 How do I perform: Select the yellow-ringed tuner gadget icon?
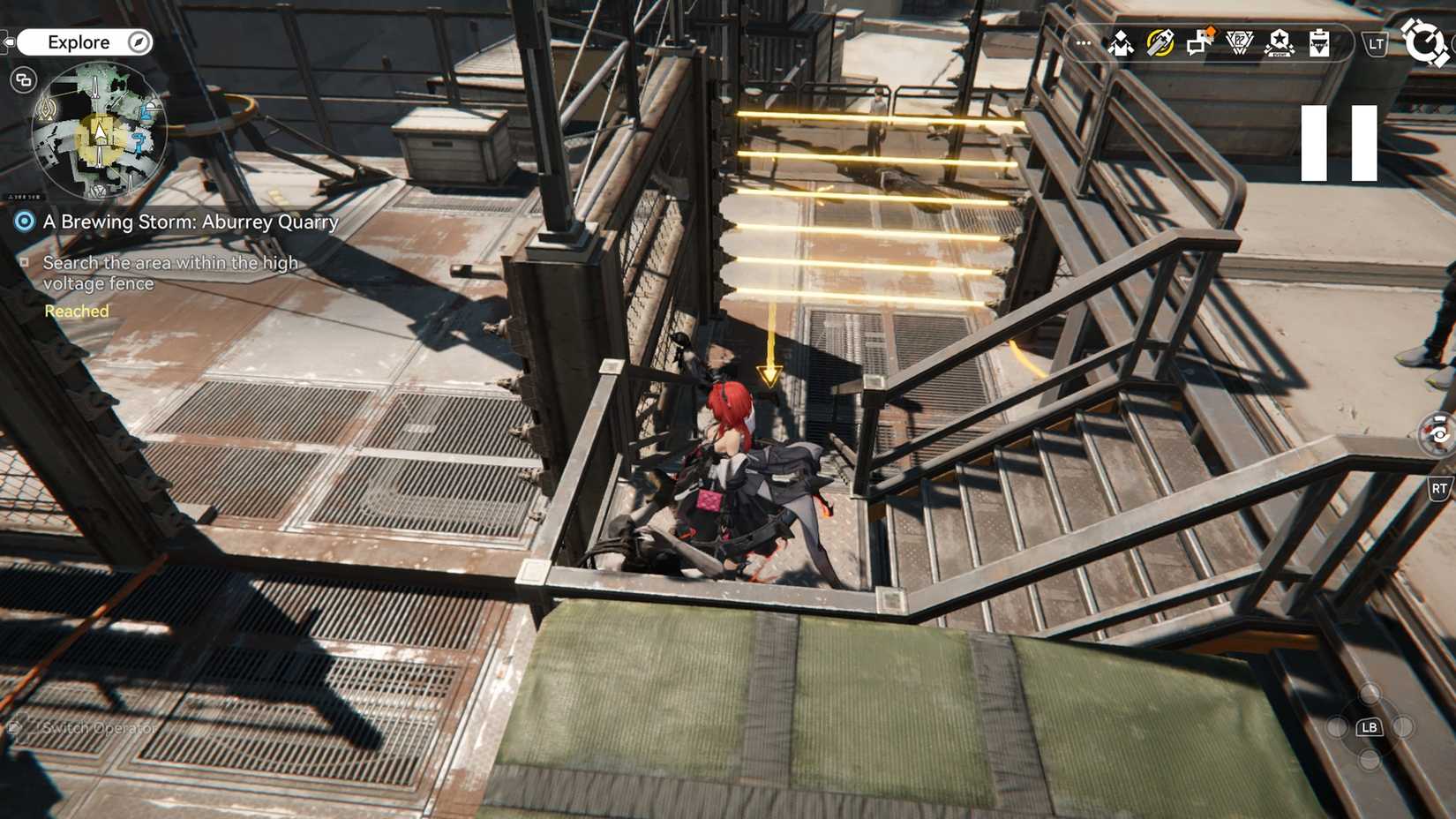pos(1159,41)
